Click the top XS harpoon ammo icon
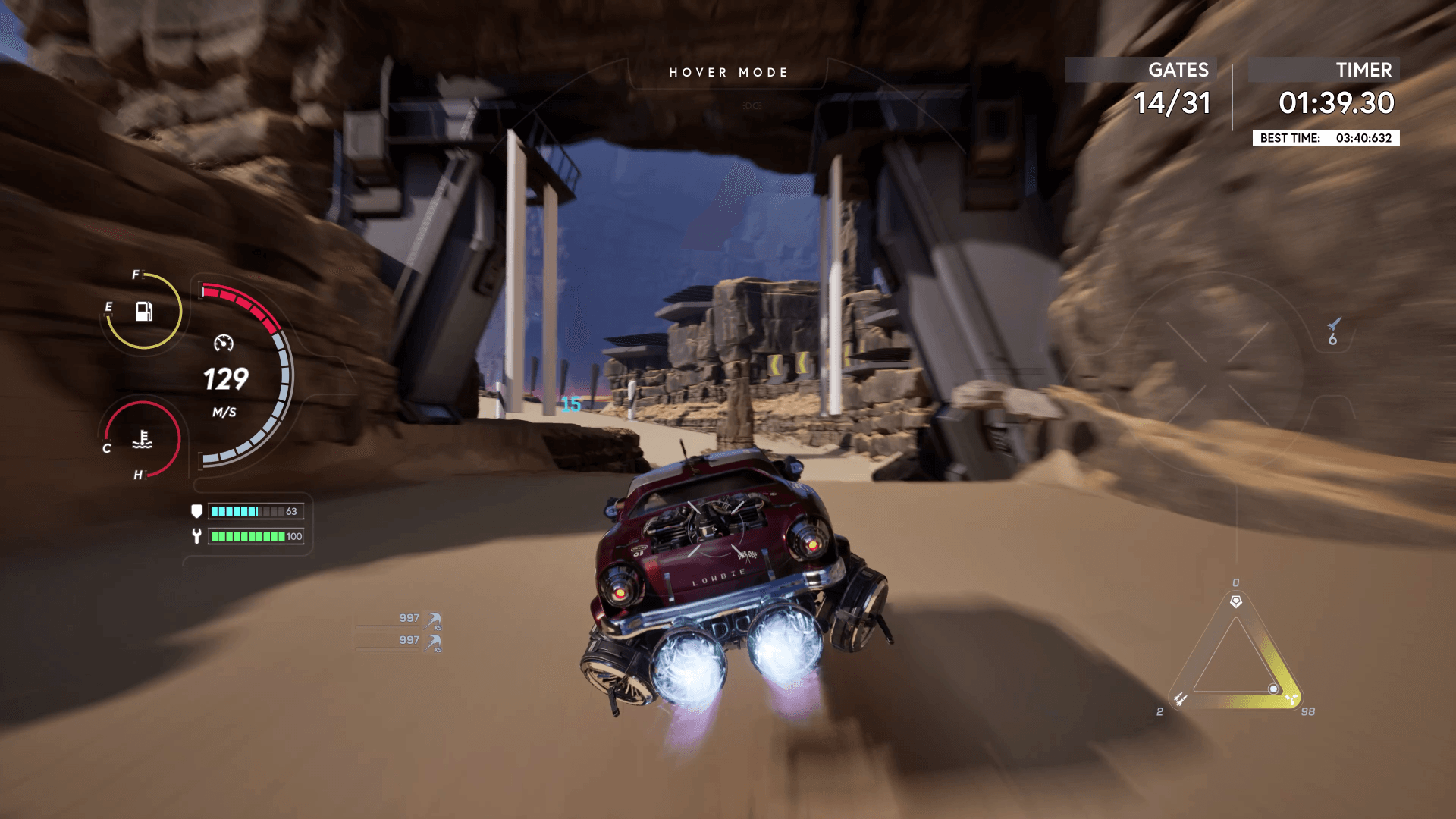Viewport: 1456px width, 819px height. 434,620
